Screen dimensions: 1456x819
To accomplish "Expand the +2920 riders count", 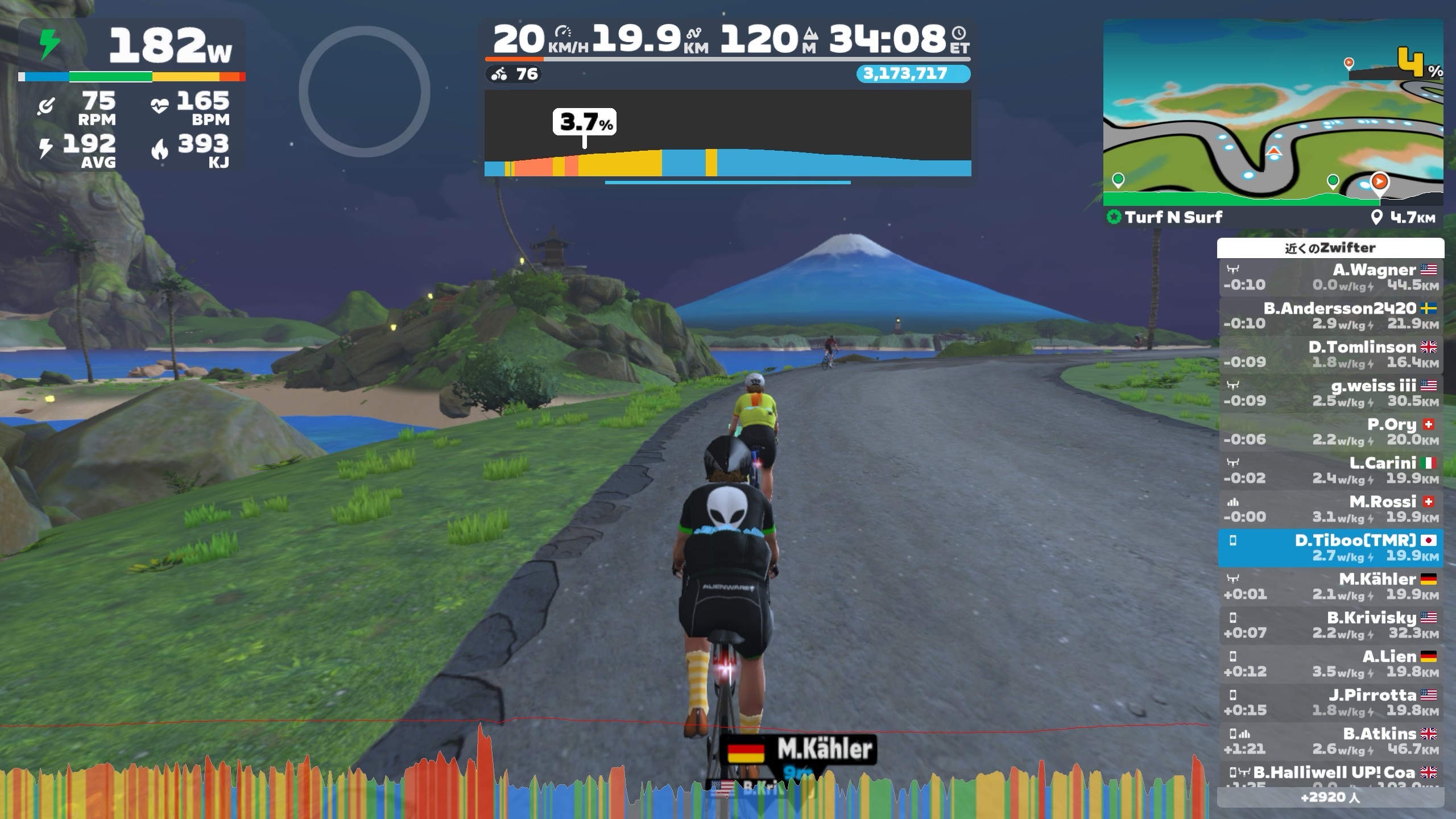I will point(1330,797).
